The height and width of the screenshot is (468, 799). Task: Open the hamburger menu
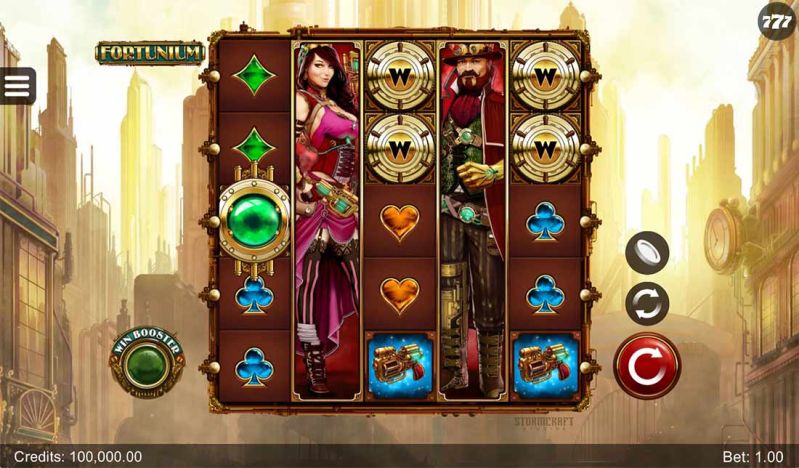17,86
